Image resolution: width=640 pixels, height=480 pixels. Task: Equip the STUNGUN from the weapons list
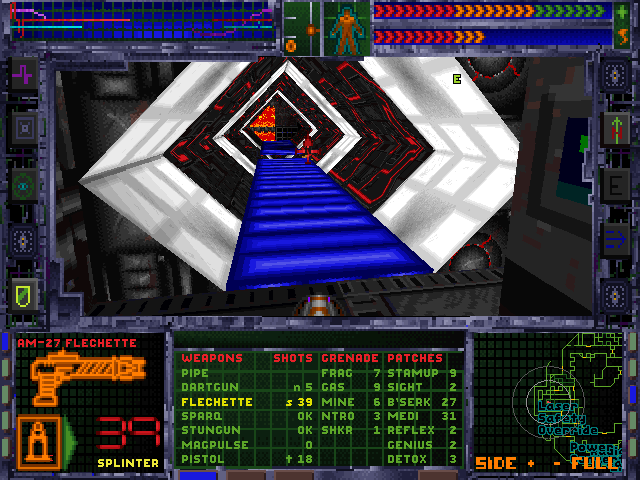coord(206,430)
